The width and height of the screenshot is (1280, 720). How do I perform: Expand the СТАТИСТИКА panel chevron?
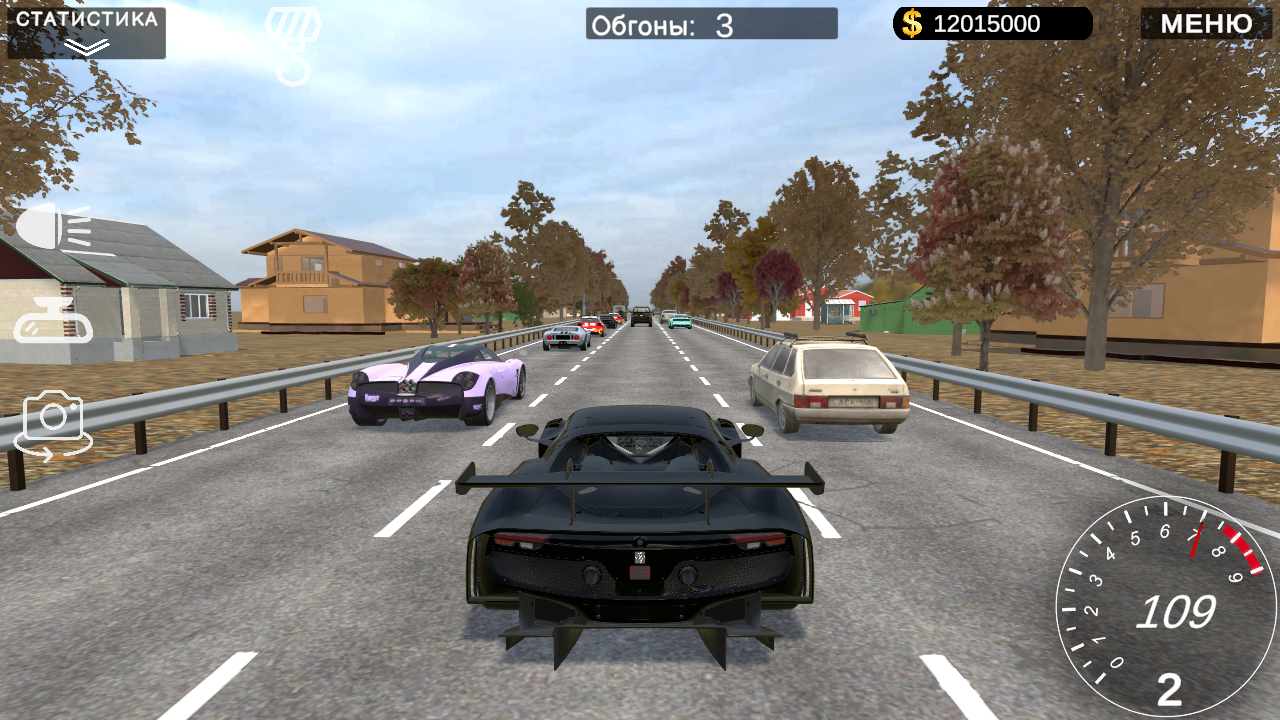pyautogui.click(x=85, y=43)
